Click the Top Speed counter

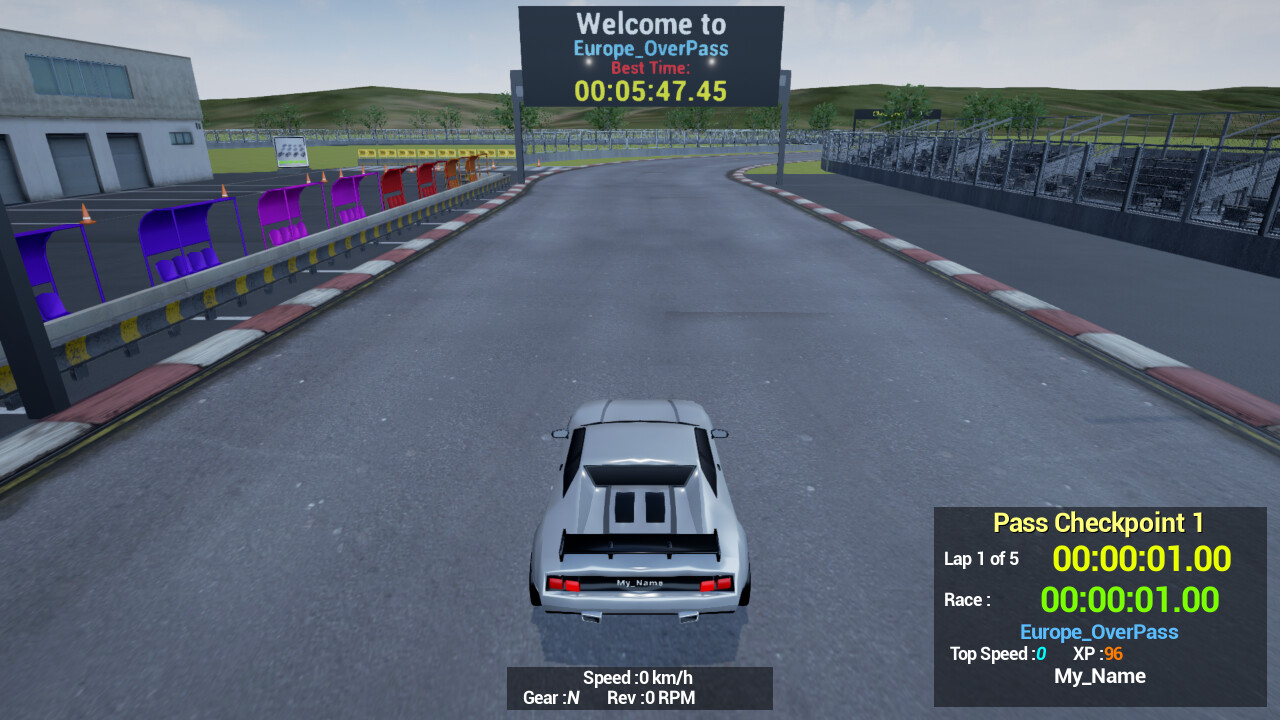[998, 654]
